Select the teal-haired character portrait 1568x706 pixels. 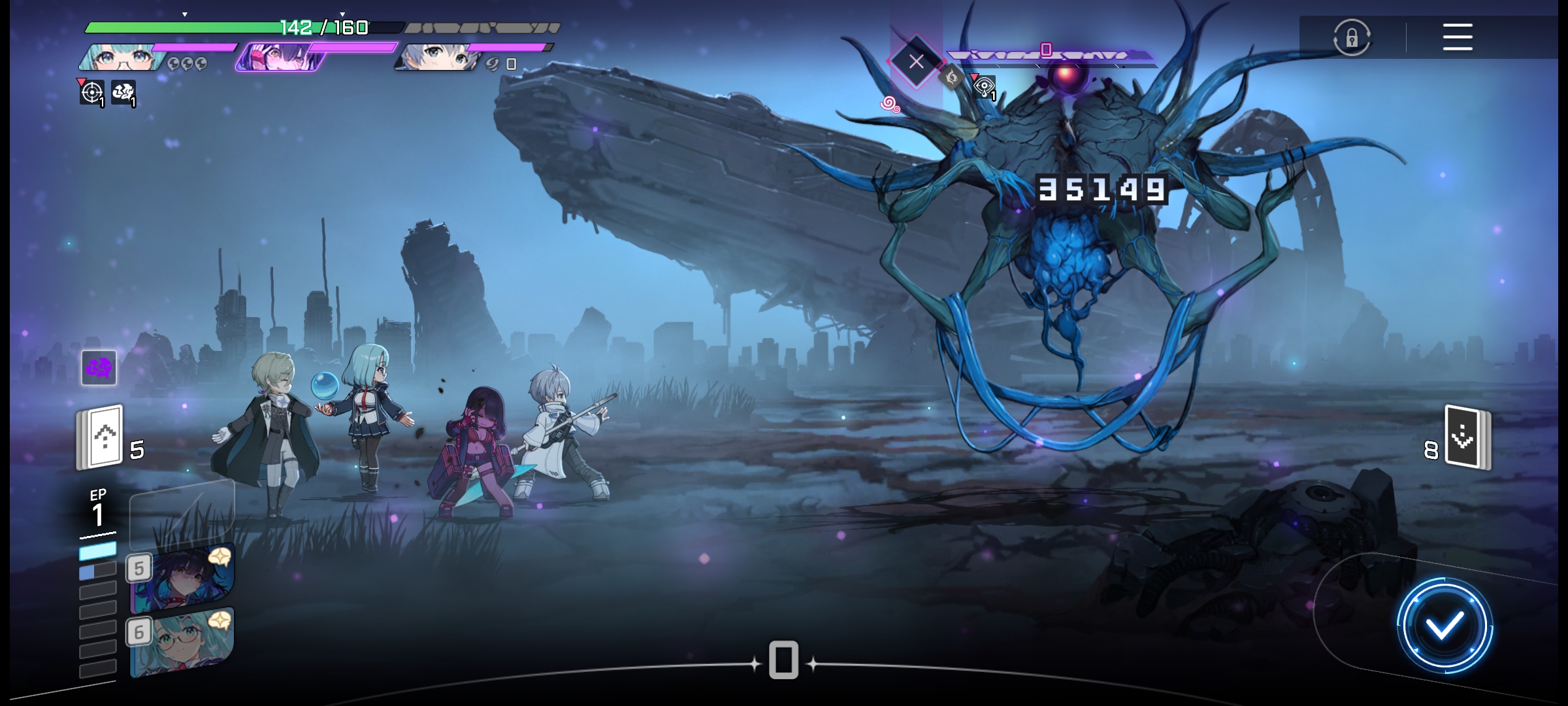[x=124, y=58]
